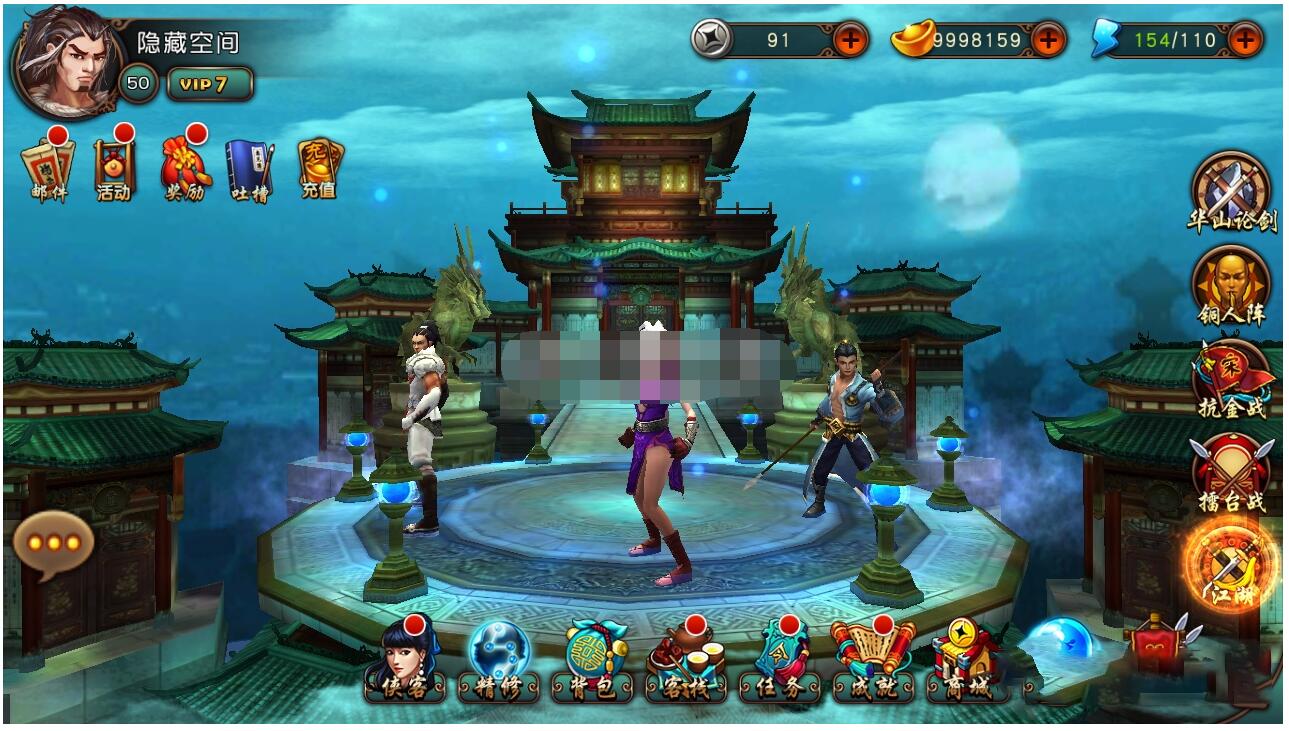Open the 充值 recharge icon
The height and width of the screenshot is (731, 1289).
pos(319,166)
